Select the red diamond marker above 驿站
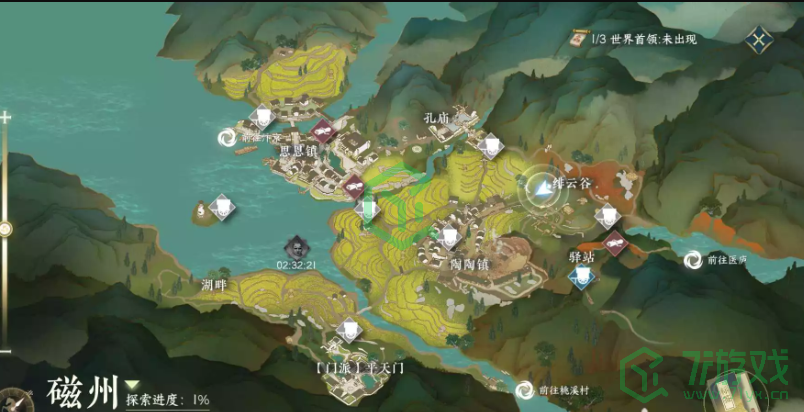 (x=615, y=241)
